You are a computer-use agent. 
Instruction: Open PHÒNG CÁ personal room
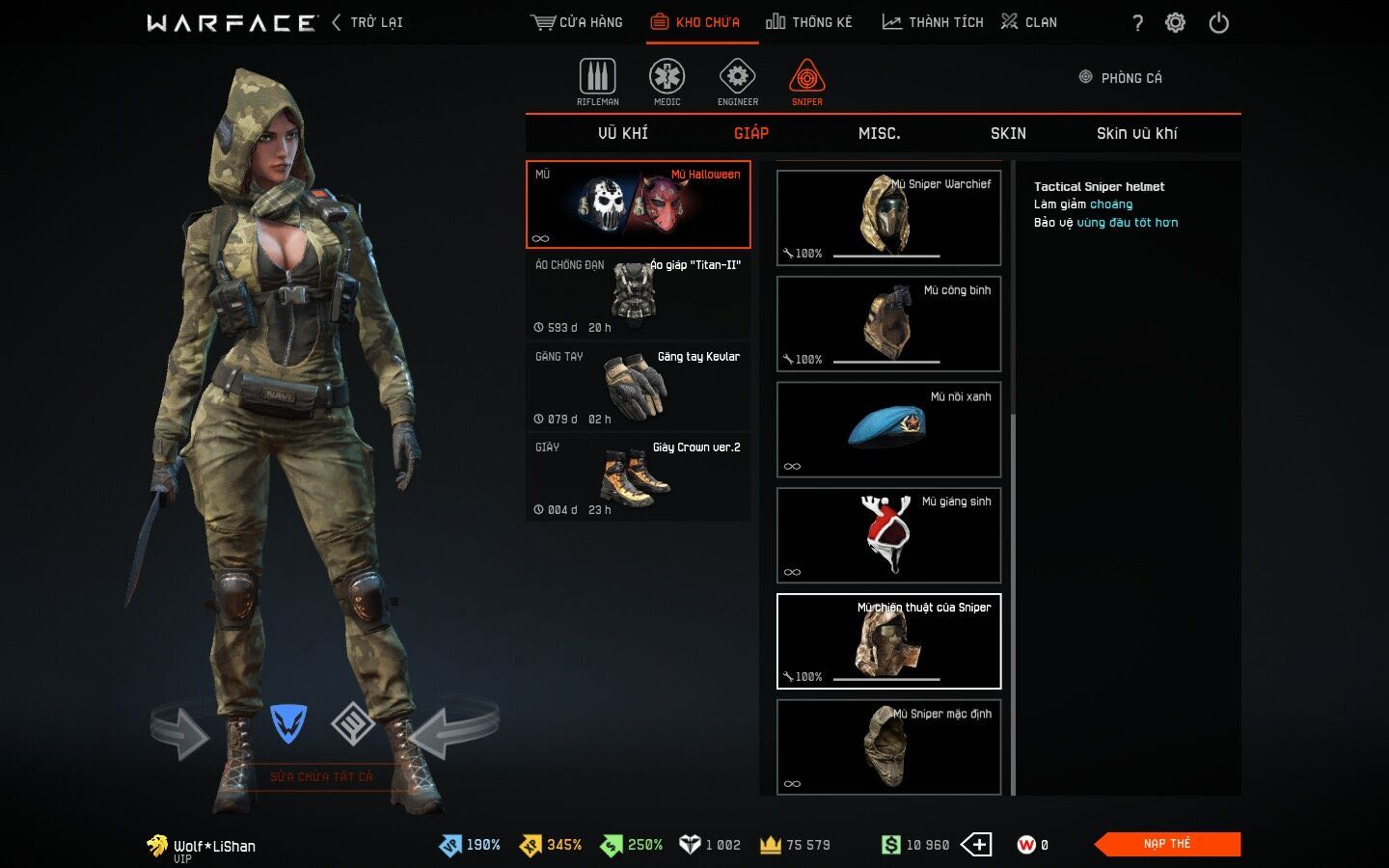(x=1121, y=78)
